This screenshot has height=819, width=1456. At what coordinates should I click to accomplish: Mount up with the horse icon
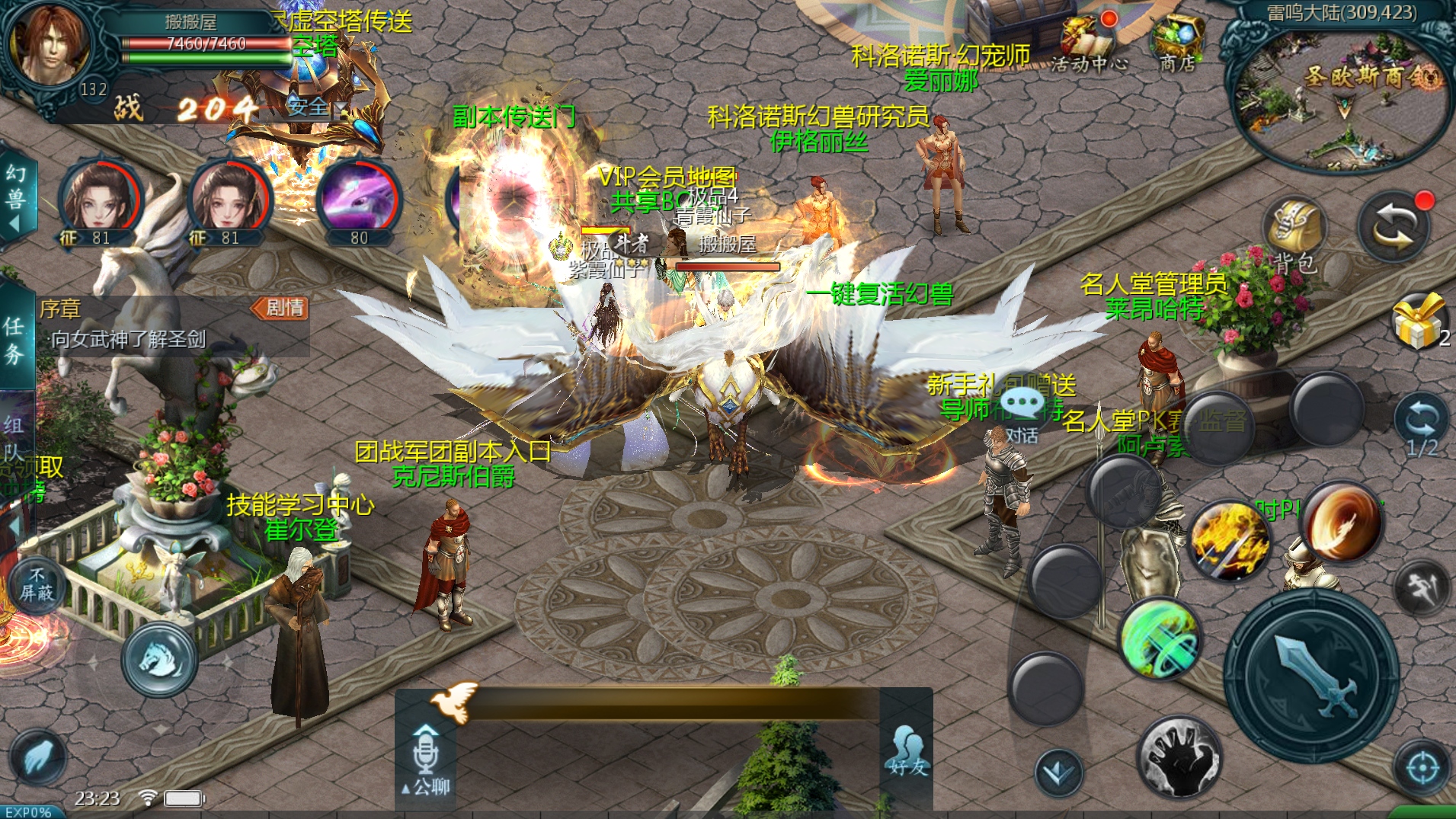(159, 657)
